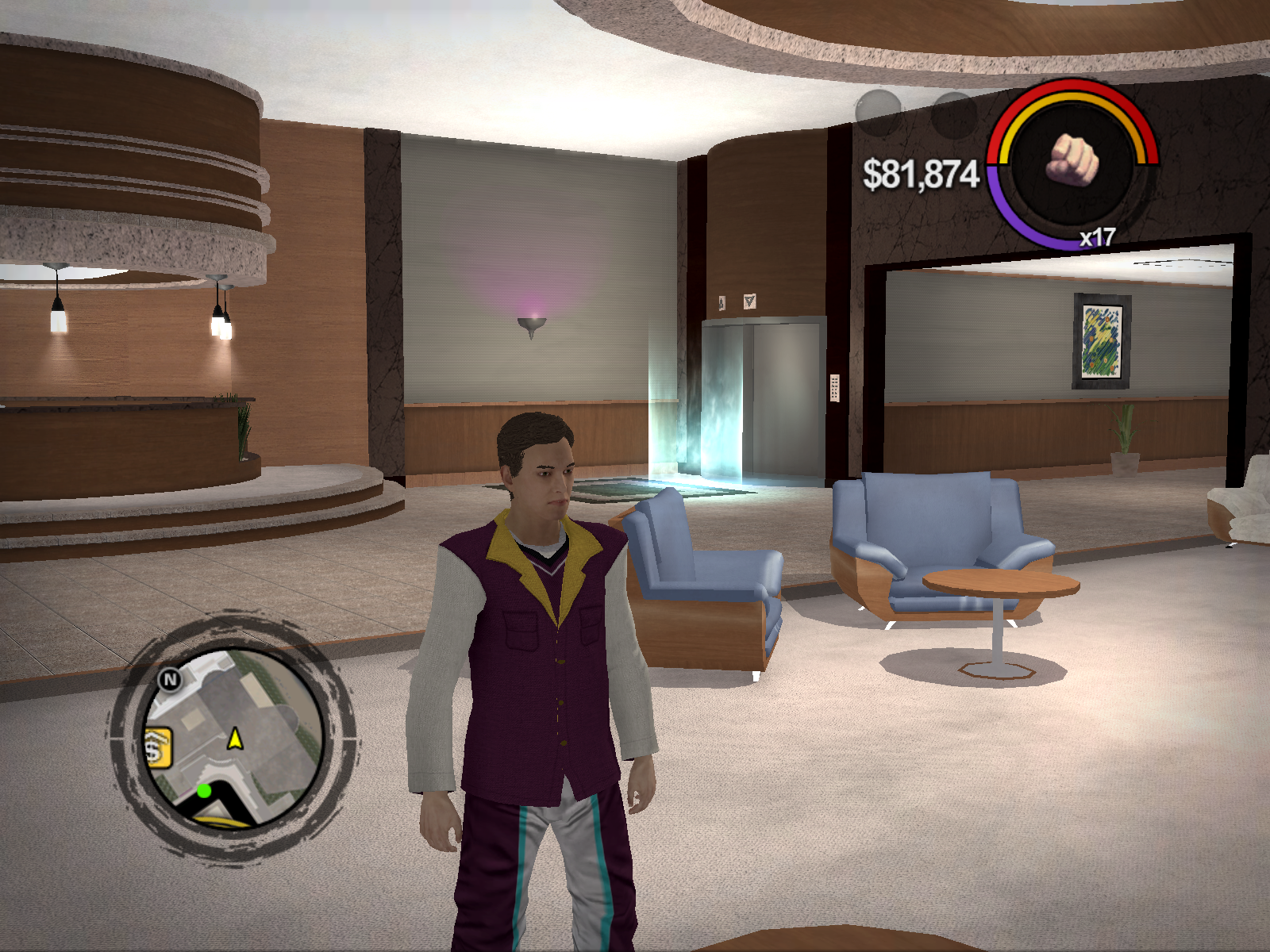This screenshot has width=1270, height=952.
Task: Click the yellow player arrow on minimap
Action: [x=235, y=739]
